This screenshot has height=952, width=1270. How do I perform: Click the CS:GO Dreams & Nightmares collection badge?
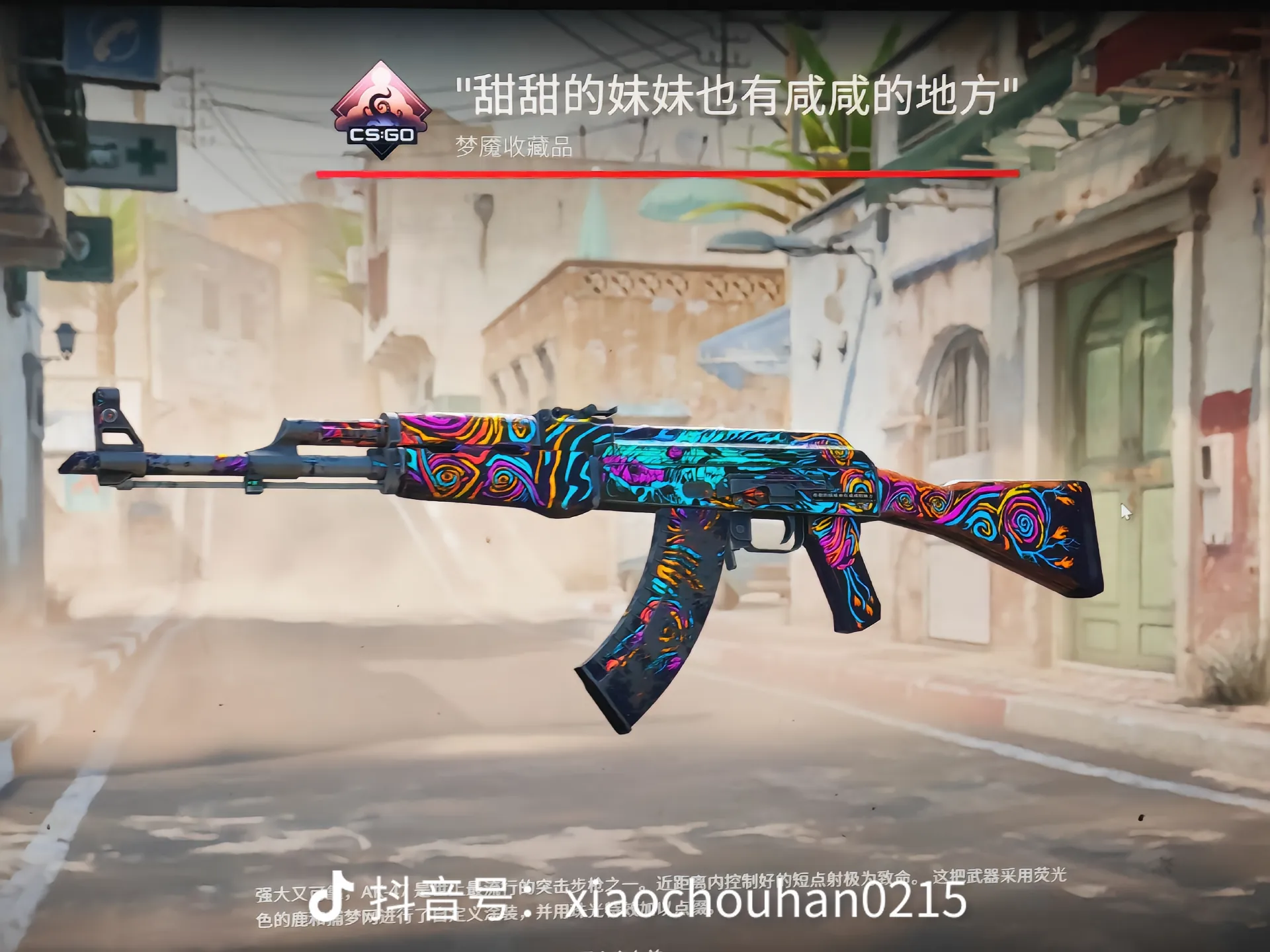point(381,111)
